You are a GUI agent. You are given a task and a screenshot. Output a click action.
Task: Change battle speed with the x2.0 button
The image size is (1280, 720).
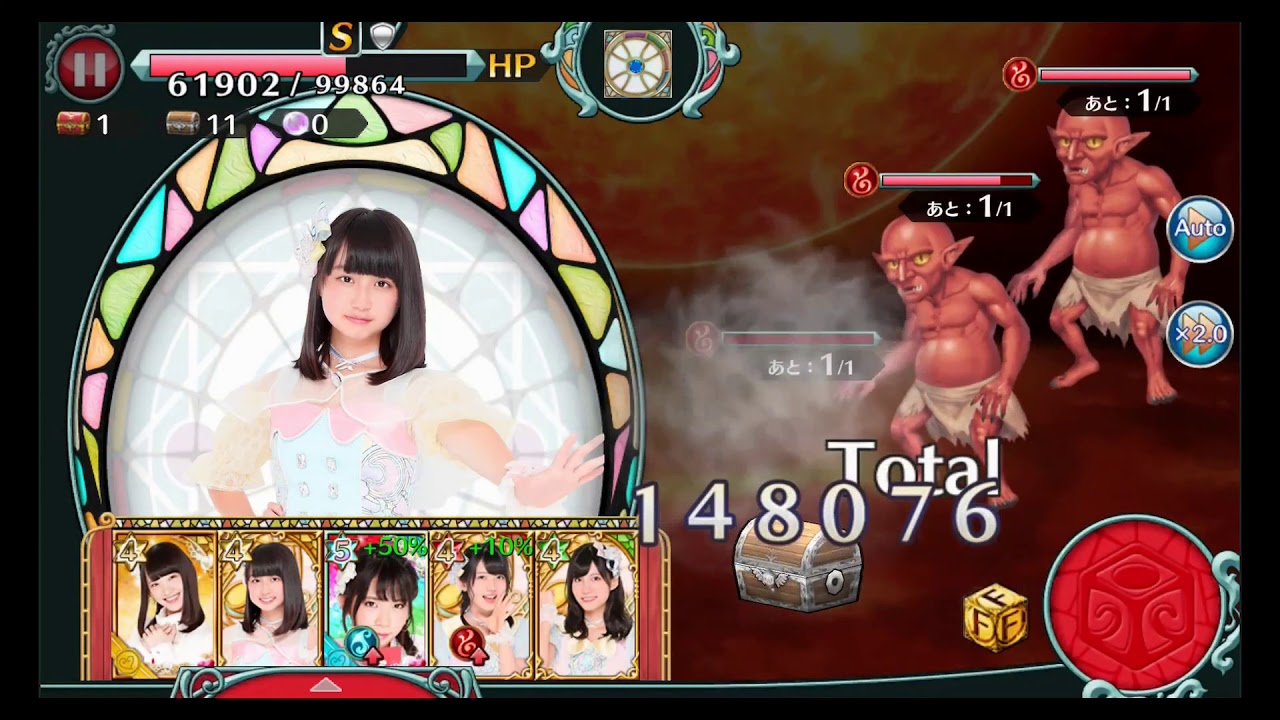point(1200,333)
